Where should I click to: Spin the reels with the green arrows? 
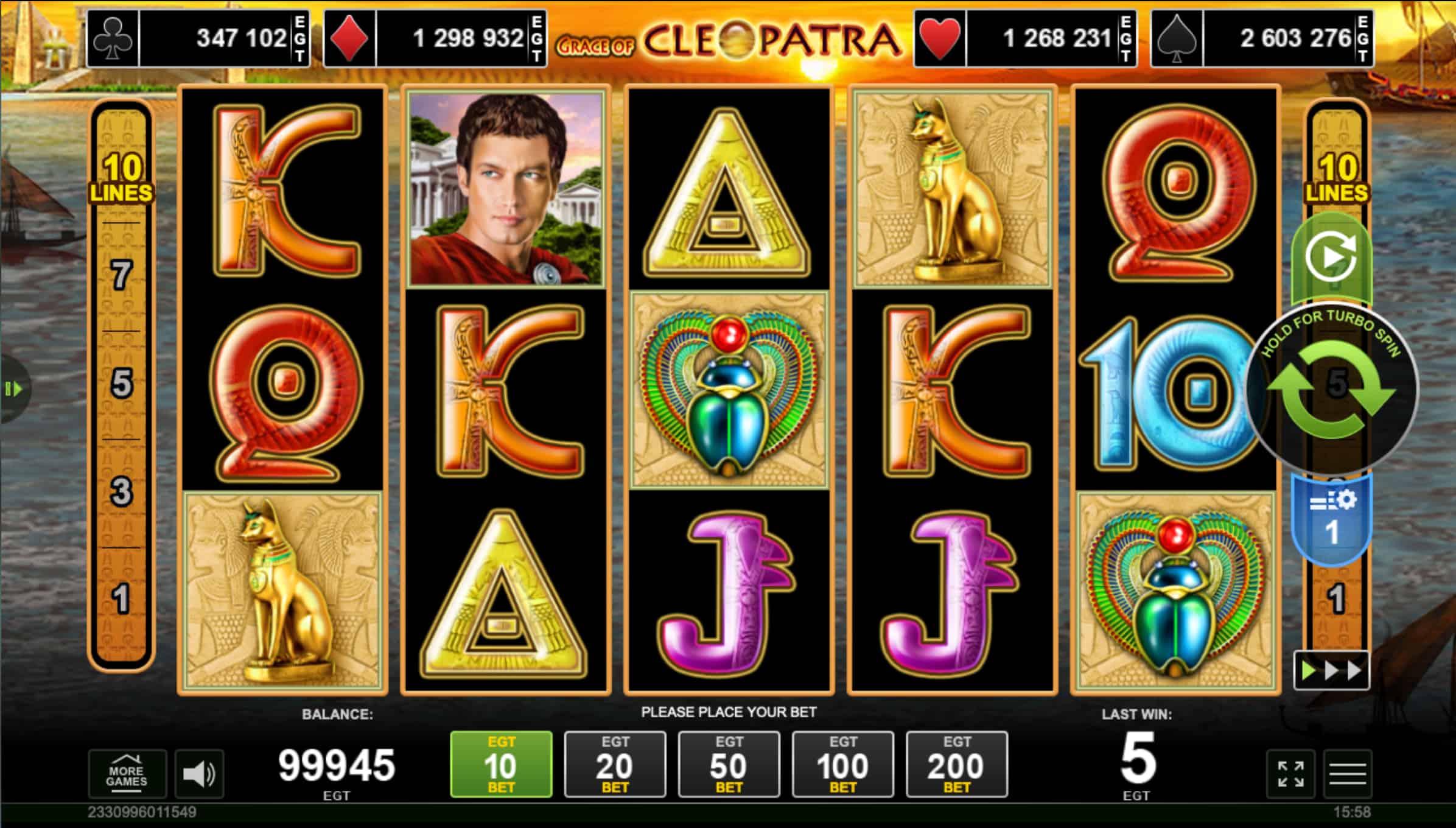click(x=1332, y=388)
